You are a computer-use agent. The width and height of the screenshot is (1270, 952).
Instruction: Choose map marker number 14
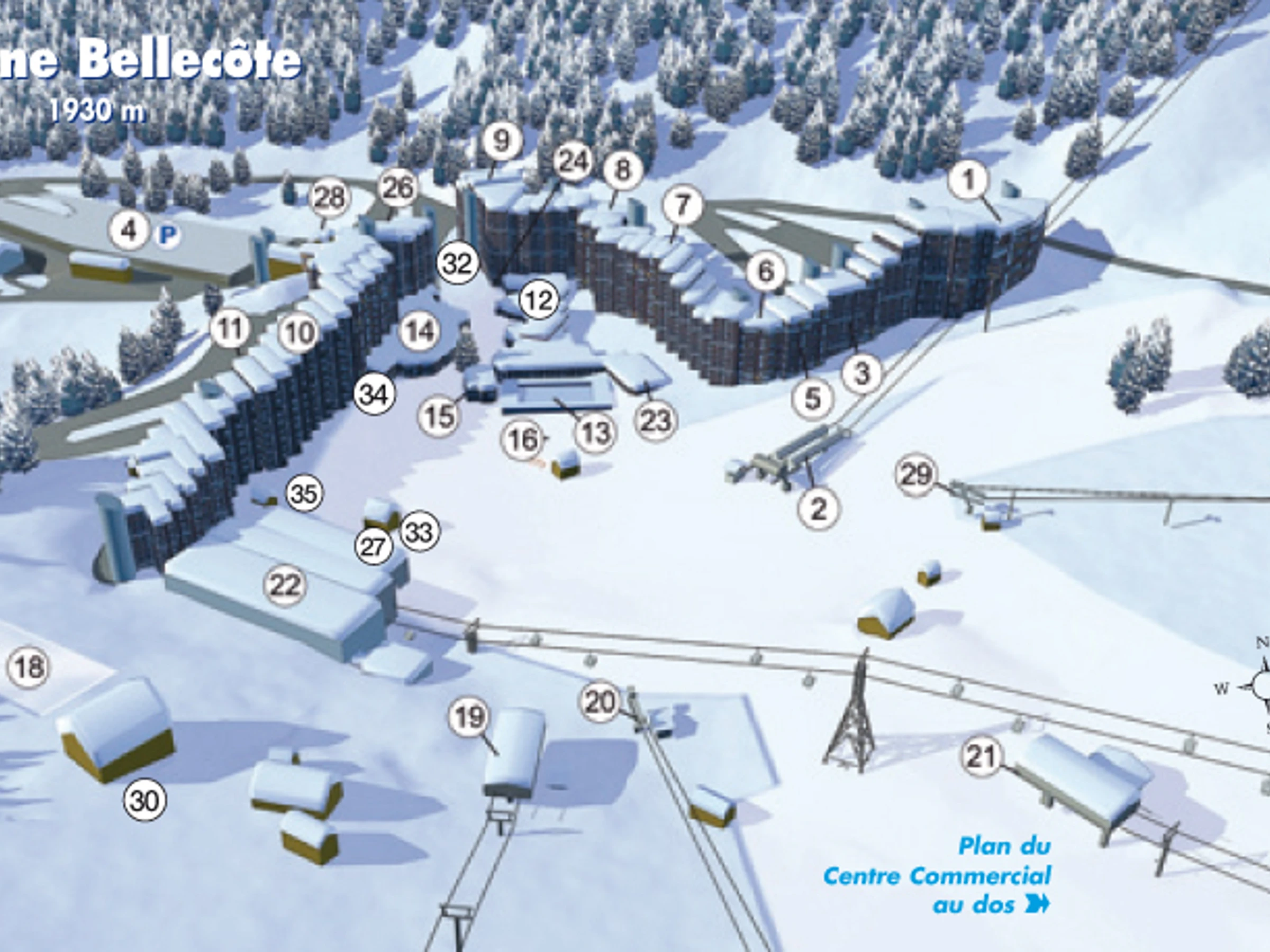(420, 331)
